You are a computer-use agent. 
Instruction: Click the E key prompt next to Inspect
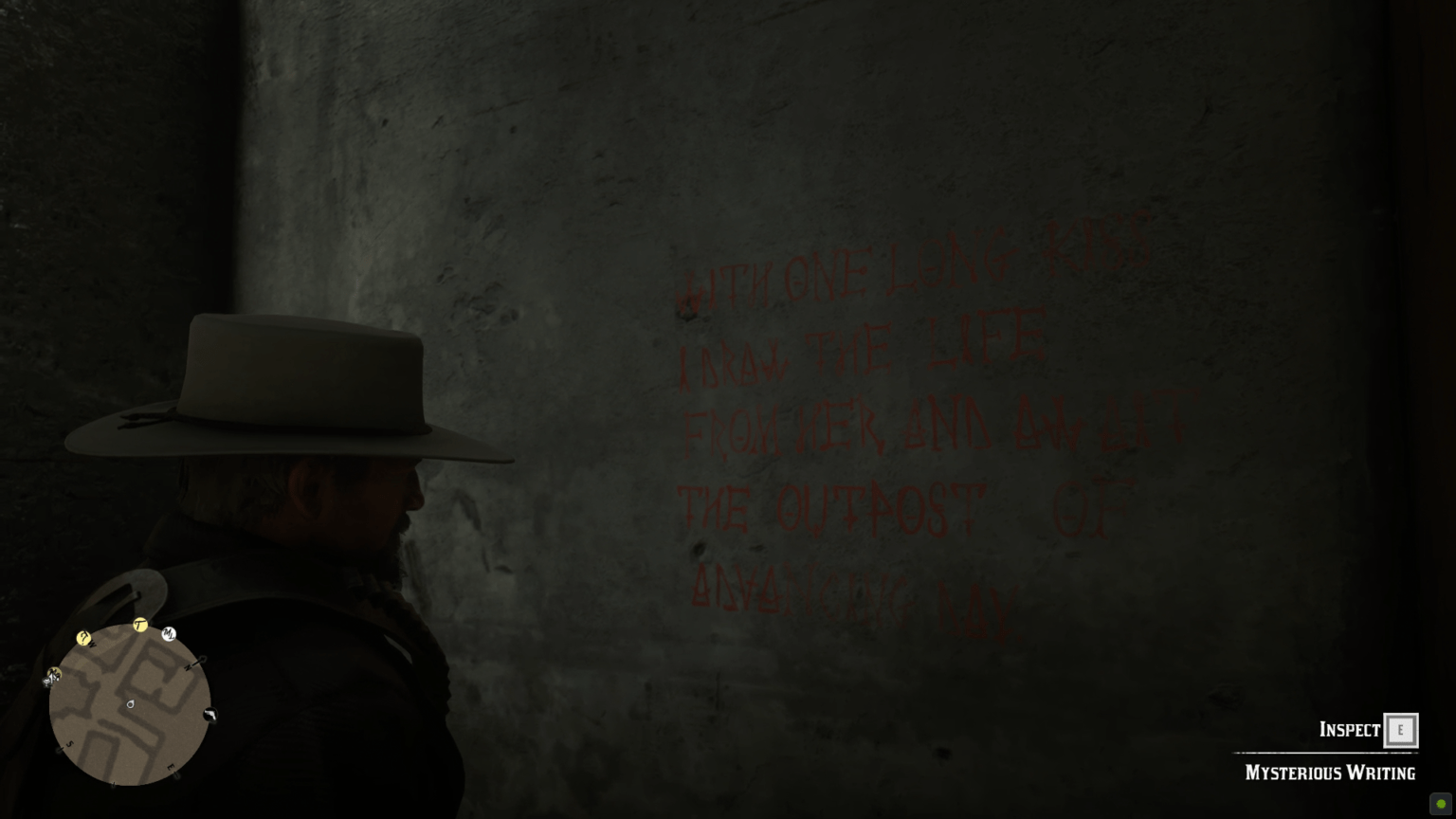point(1400,730)
